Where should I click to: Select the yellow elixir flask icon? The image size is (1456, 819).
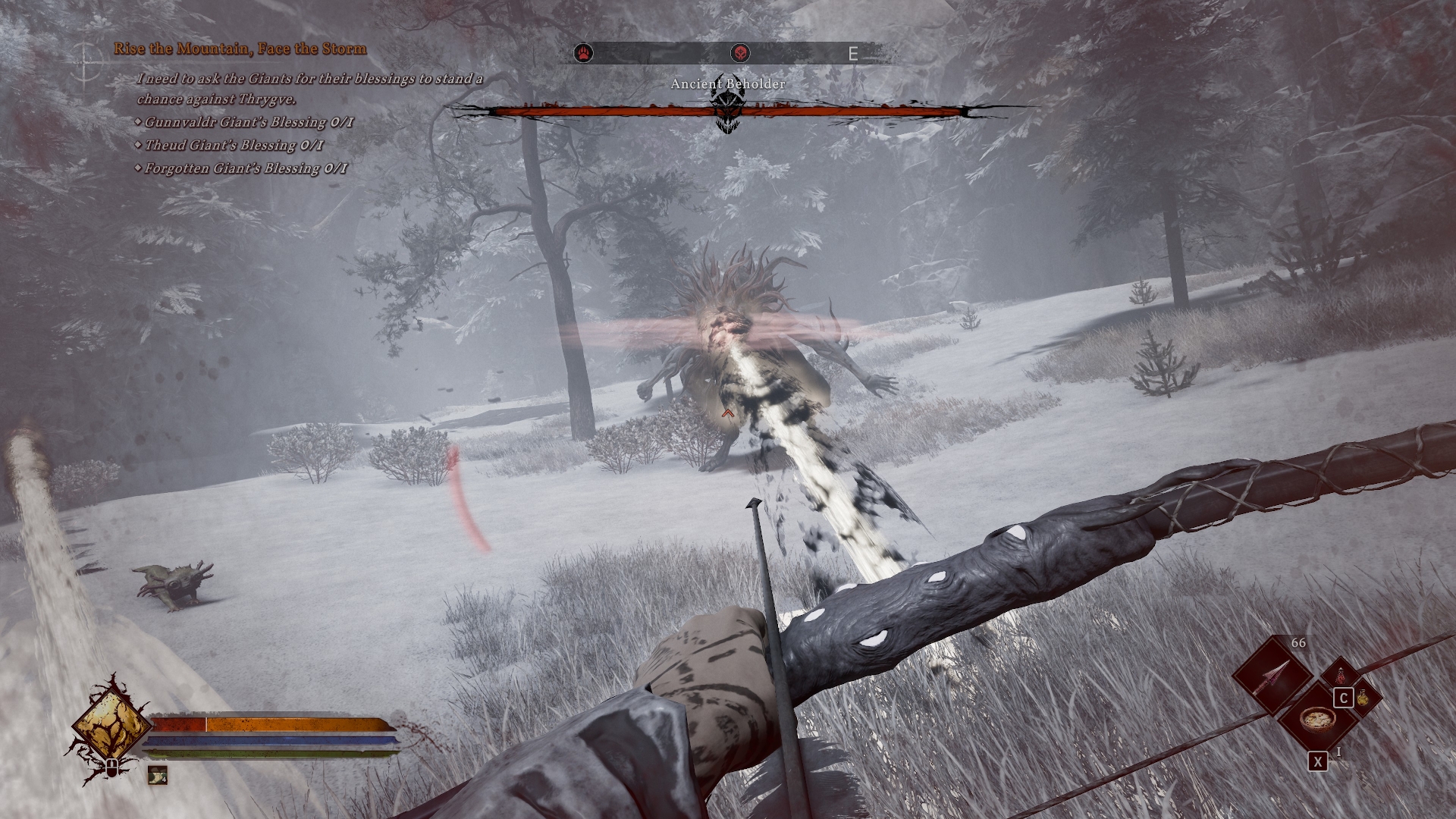click(1362, 698)
